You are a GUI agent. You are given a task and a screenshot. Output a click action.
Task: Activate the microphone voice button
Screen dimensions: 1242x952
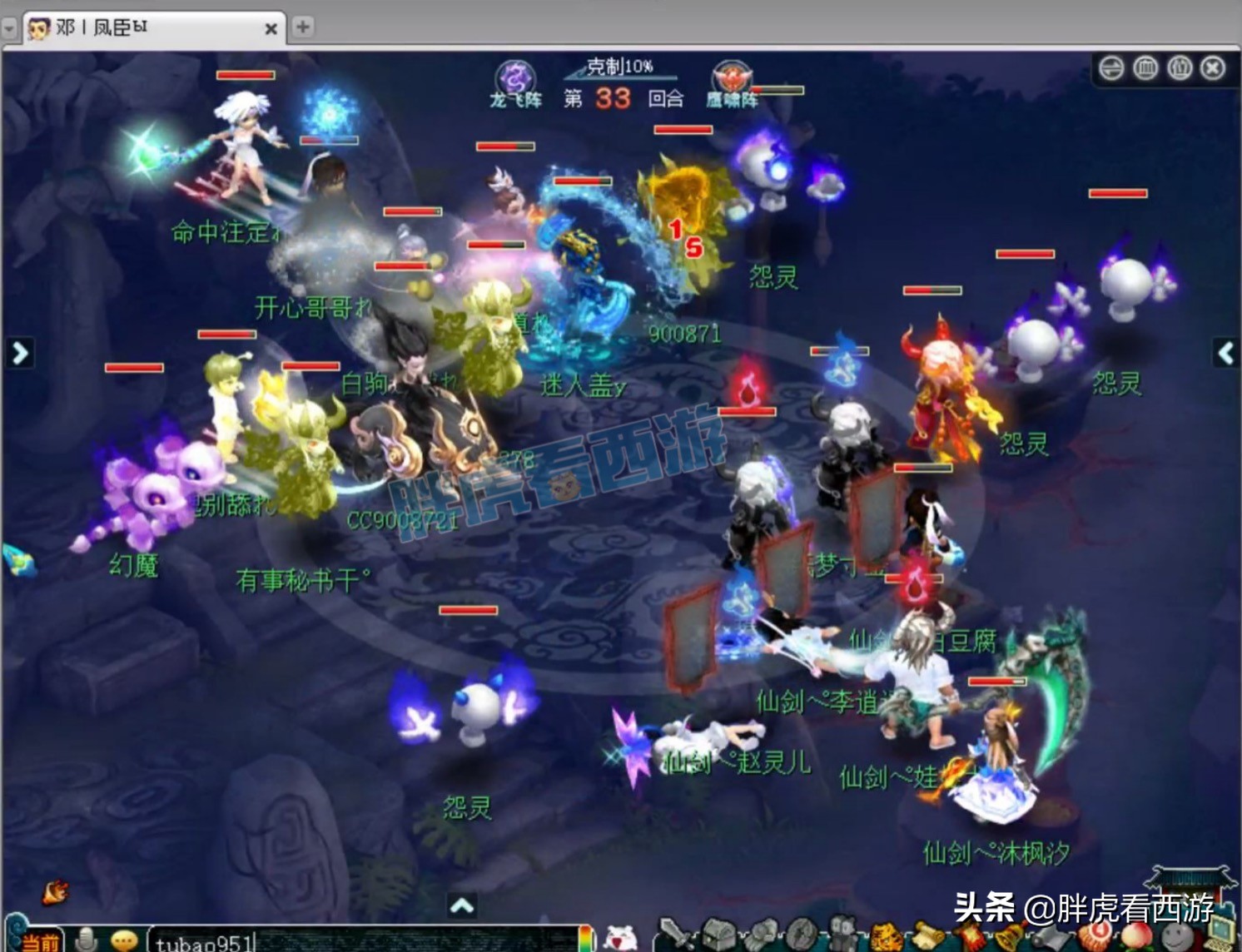click(x=85, y=940)
